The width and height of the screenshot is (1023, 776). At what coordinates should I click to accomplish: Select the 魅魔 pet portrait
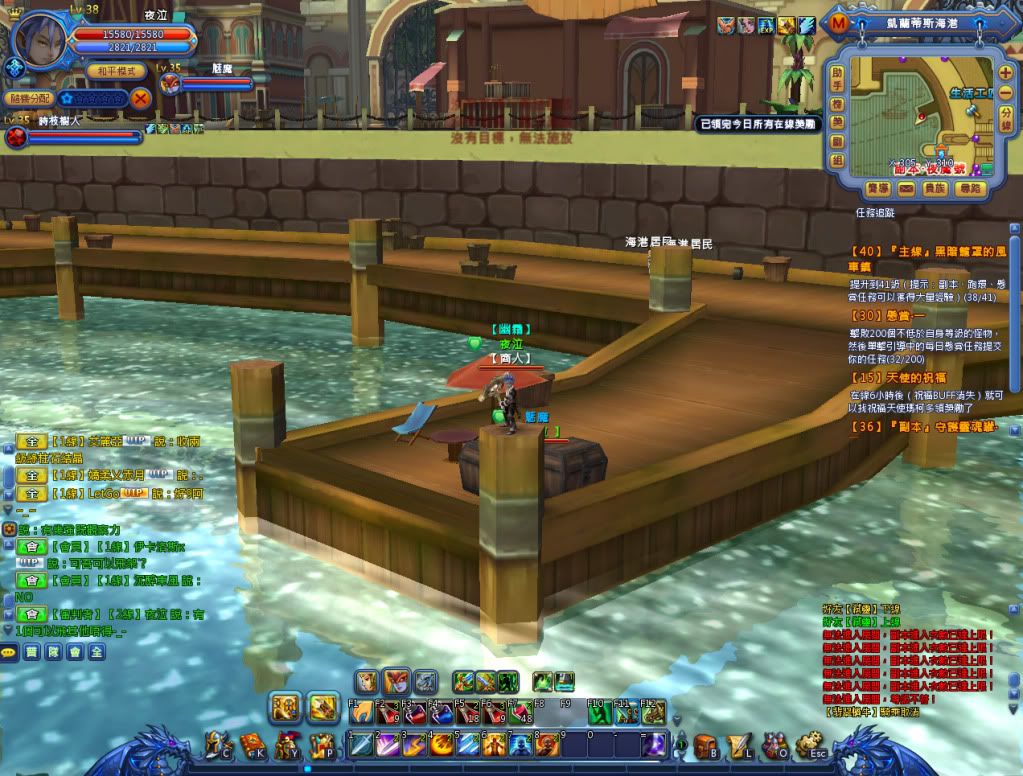coord(170,84)
